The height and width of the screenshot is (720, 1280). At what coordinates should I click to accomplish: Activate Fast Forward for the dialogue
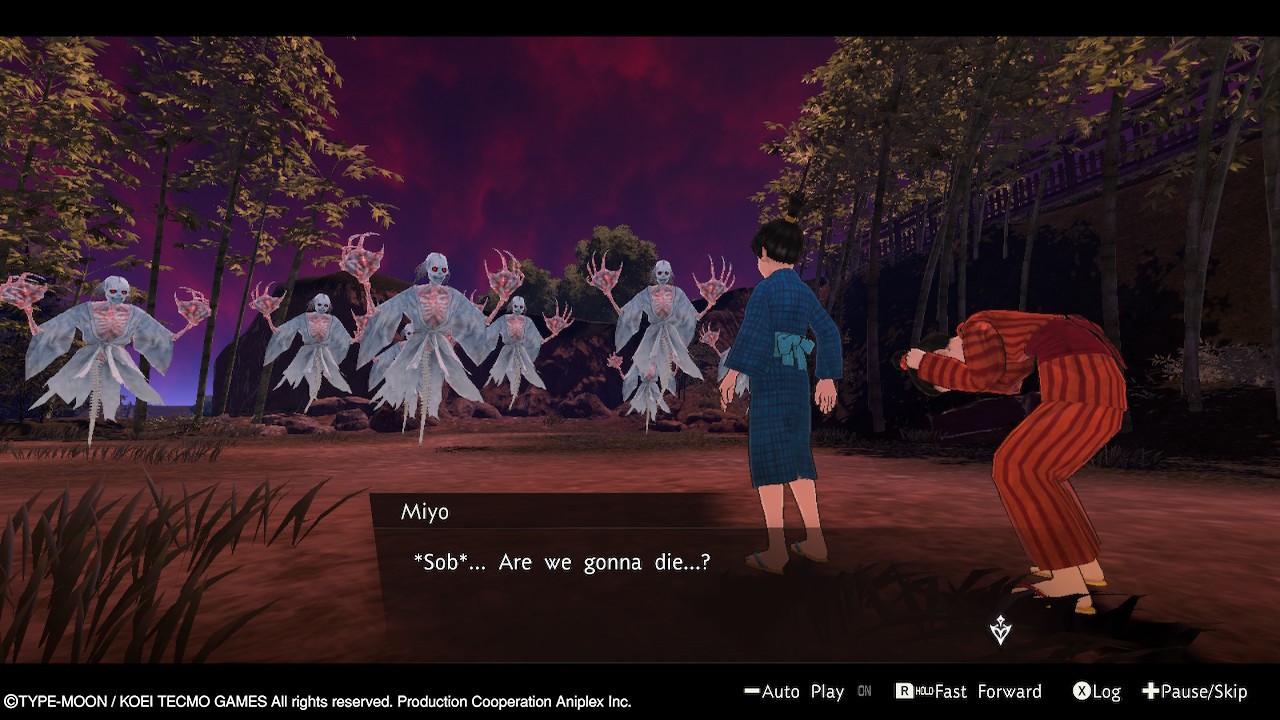(968, 691)
